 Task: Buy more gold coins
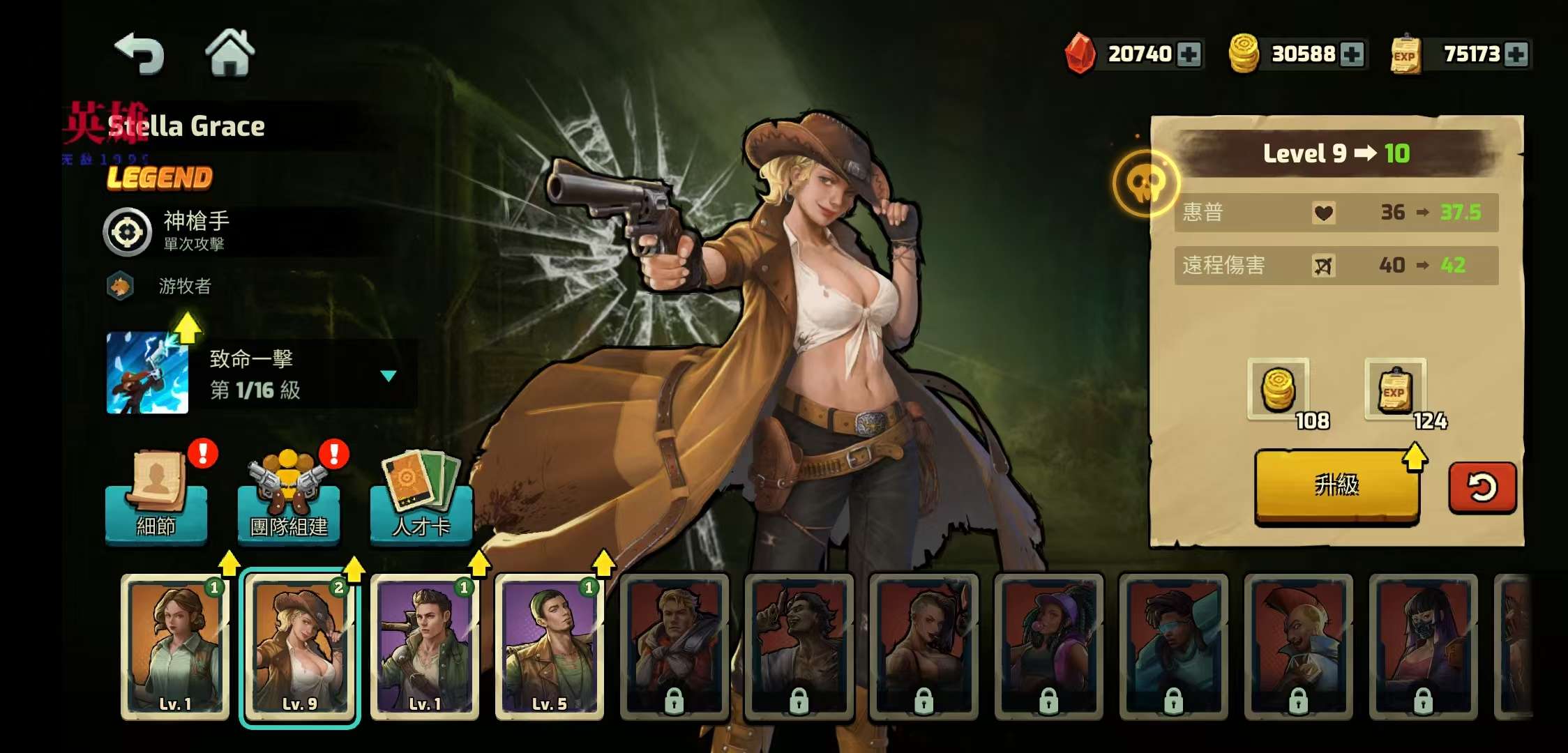pyautogui.click(x=1352, y=54)
